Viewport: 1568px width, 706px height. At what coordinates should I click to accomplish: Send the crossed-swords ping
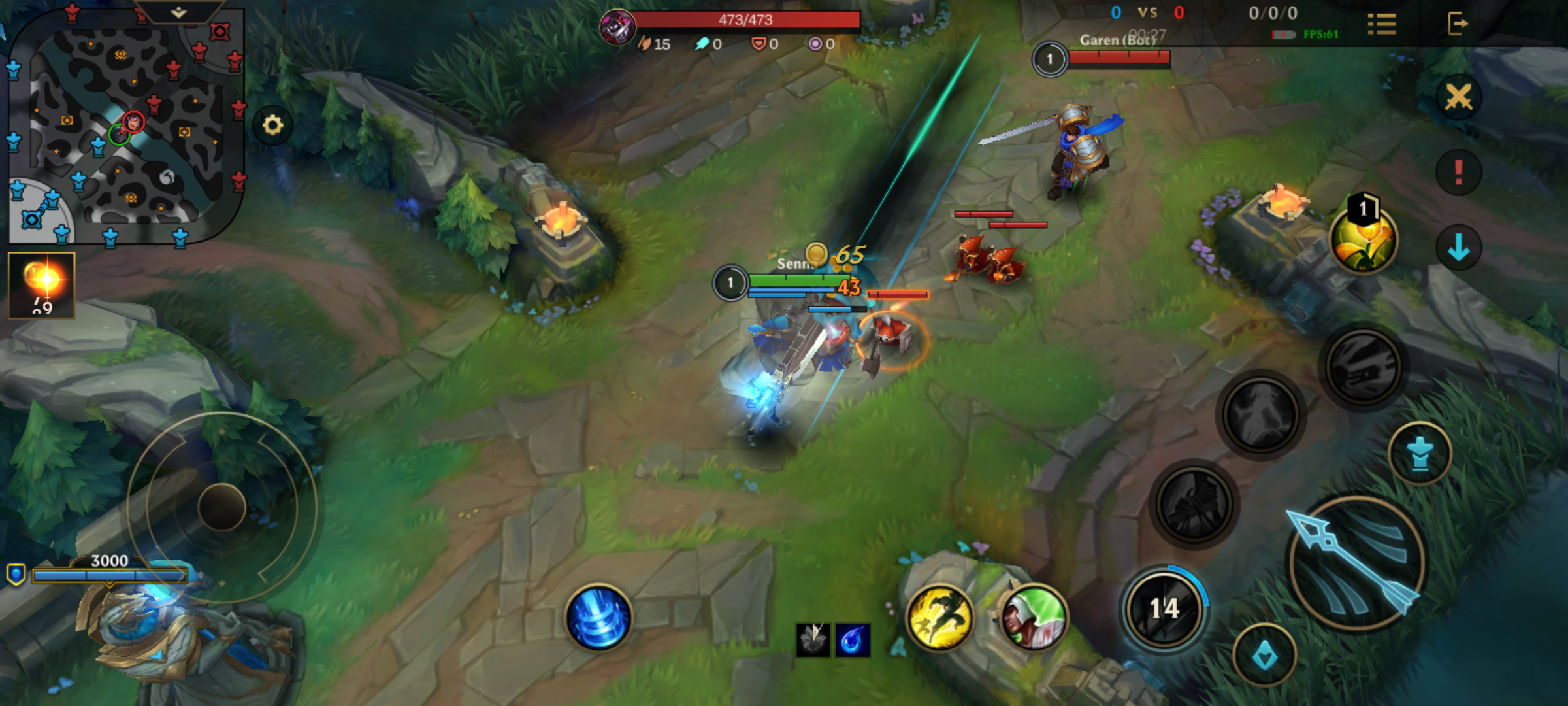click(1458, 98)
